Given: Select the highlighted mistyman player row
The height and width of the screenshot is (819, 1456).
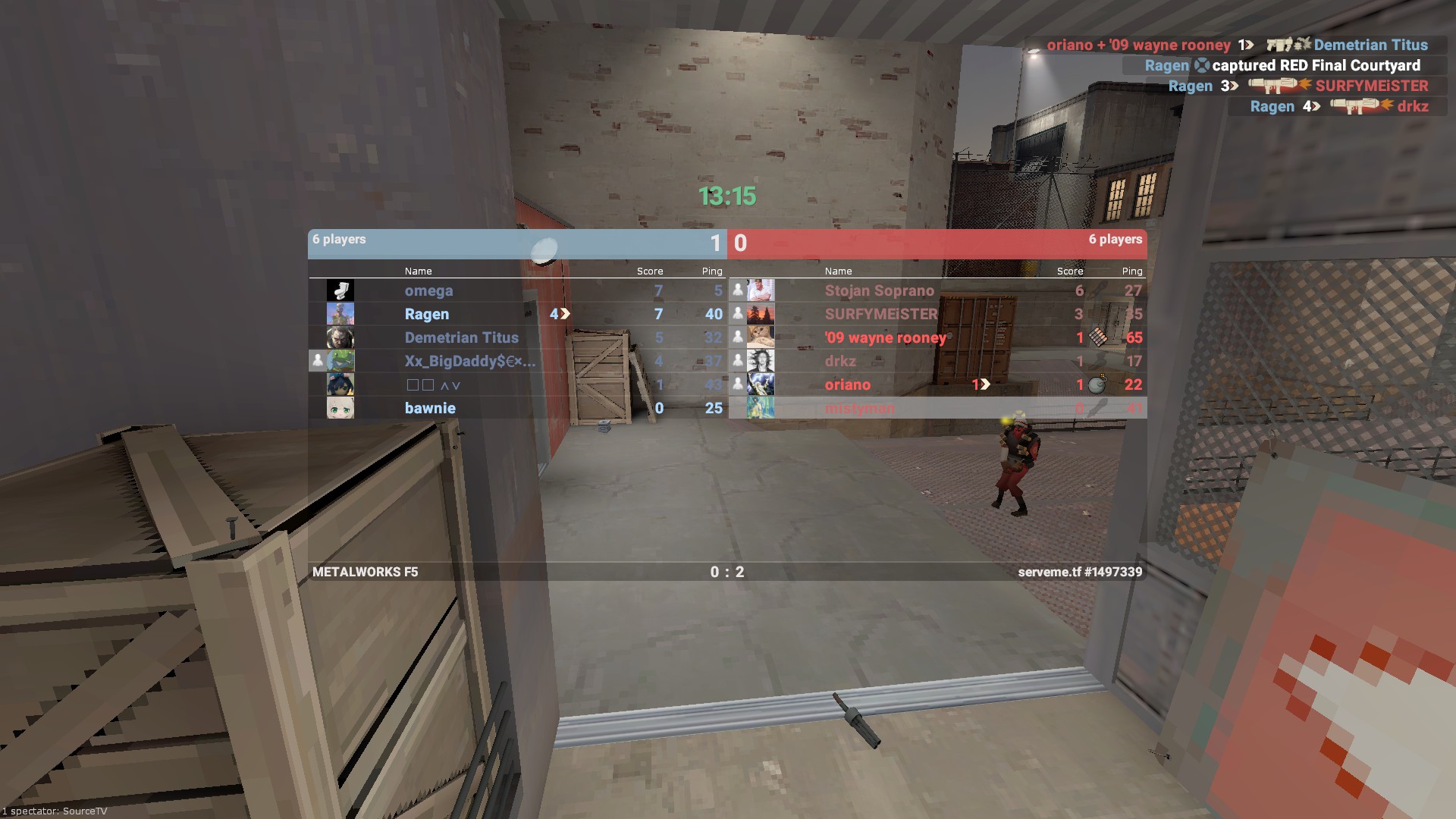Looking at the screenshot, I should [x=859, y=408].
